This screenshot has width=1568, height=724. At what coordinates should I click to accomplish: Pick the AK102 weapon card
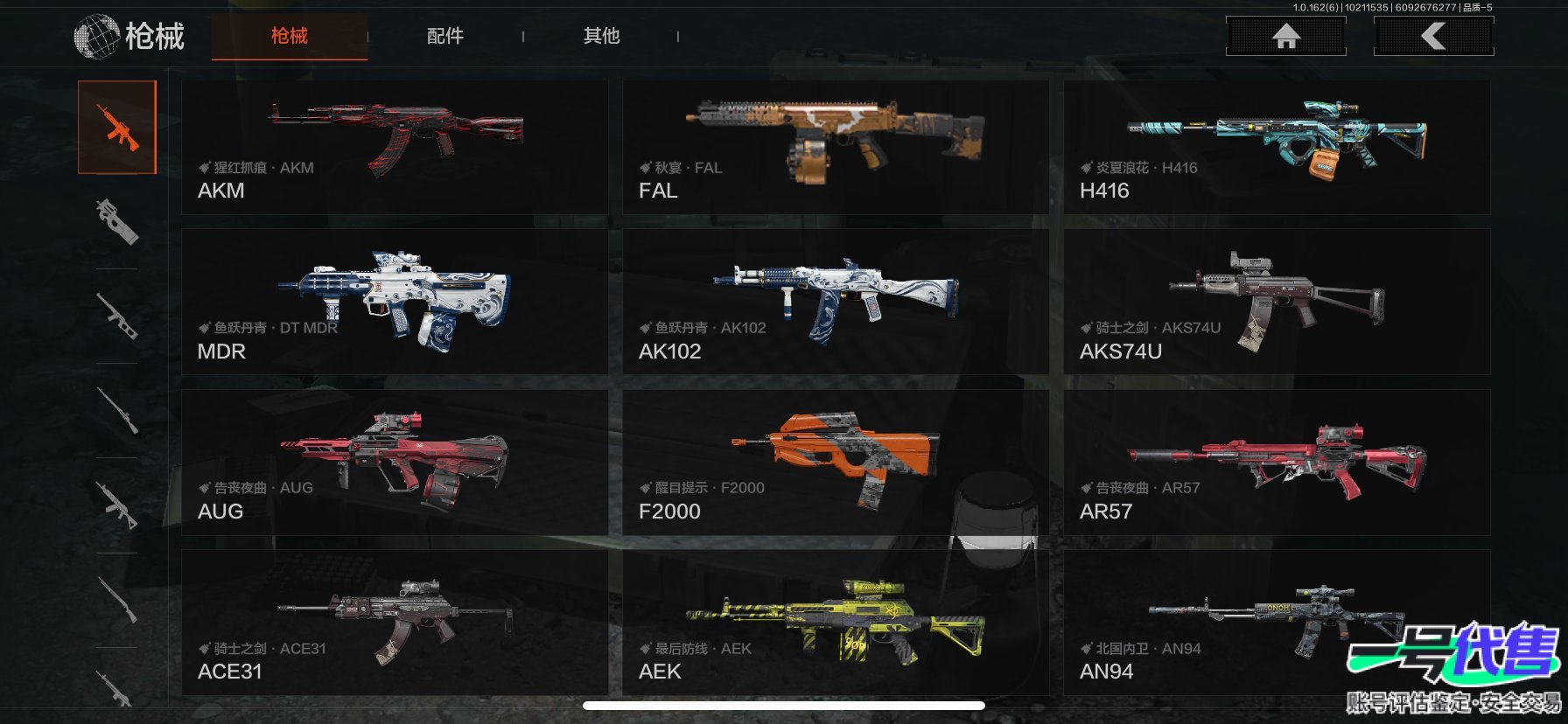836,302
